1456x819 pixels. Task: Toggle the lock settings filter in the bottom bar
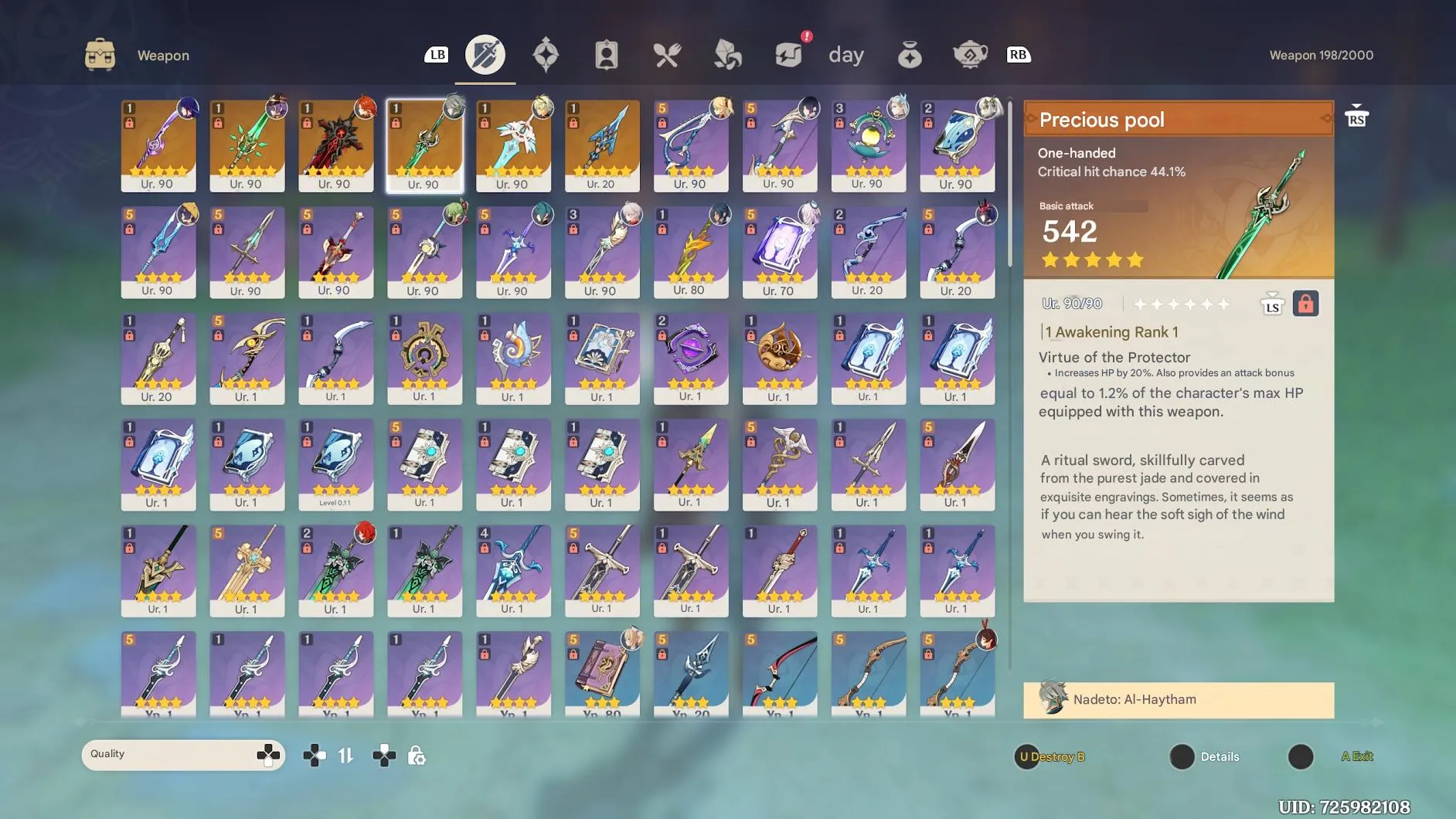pyautogui.click(x=417, y=755)
